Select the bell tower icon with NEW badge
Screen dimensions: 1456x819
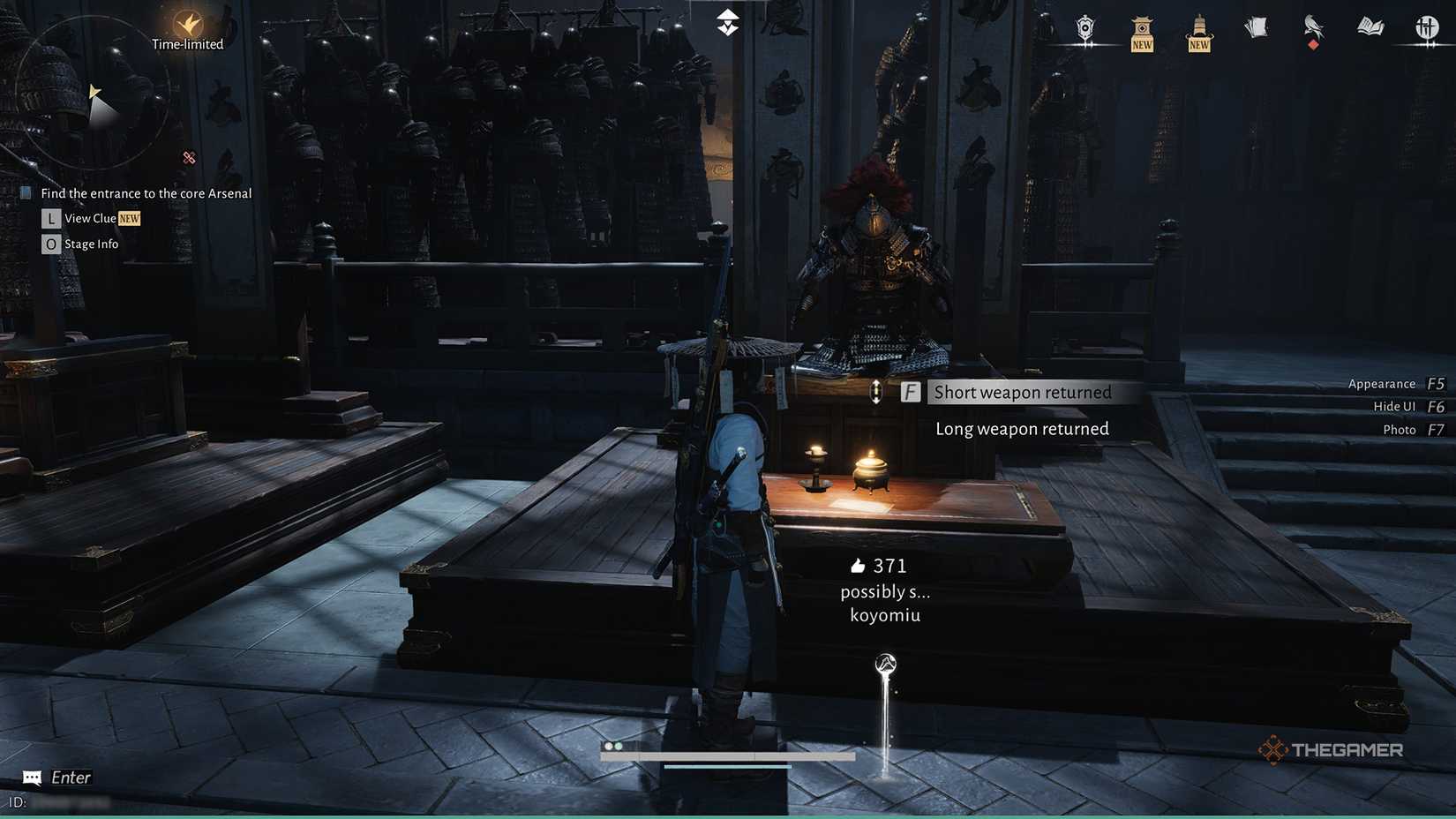click(x=1198, y=31)
